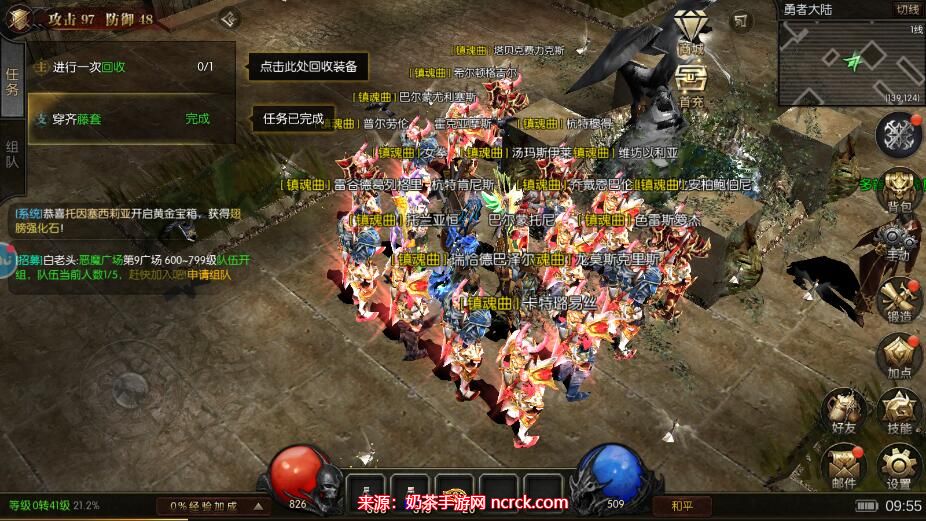
Task: Switch to the 组队 team tab
Action: [12, 153]
